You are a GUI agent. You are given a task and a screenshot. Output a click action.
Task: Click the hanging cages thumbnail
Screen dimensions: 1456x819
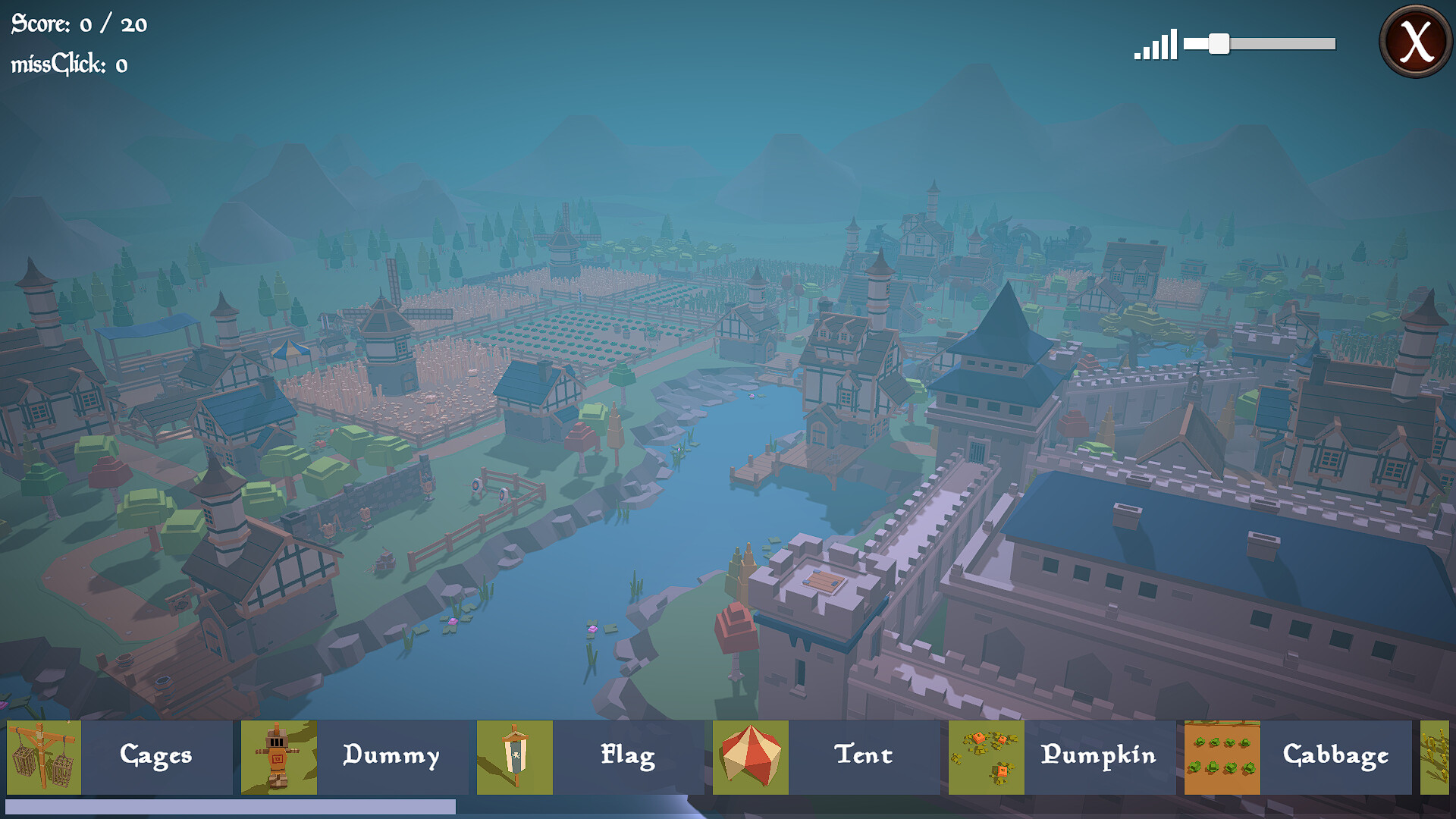[44, 757]
